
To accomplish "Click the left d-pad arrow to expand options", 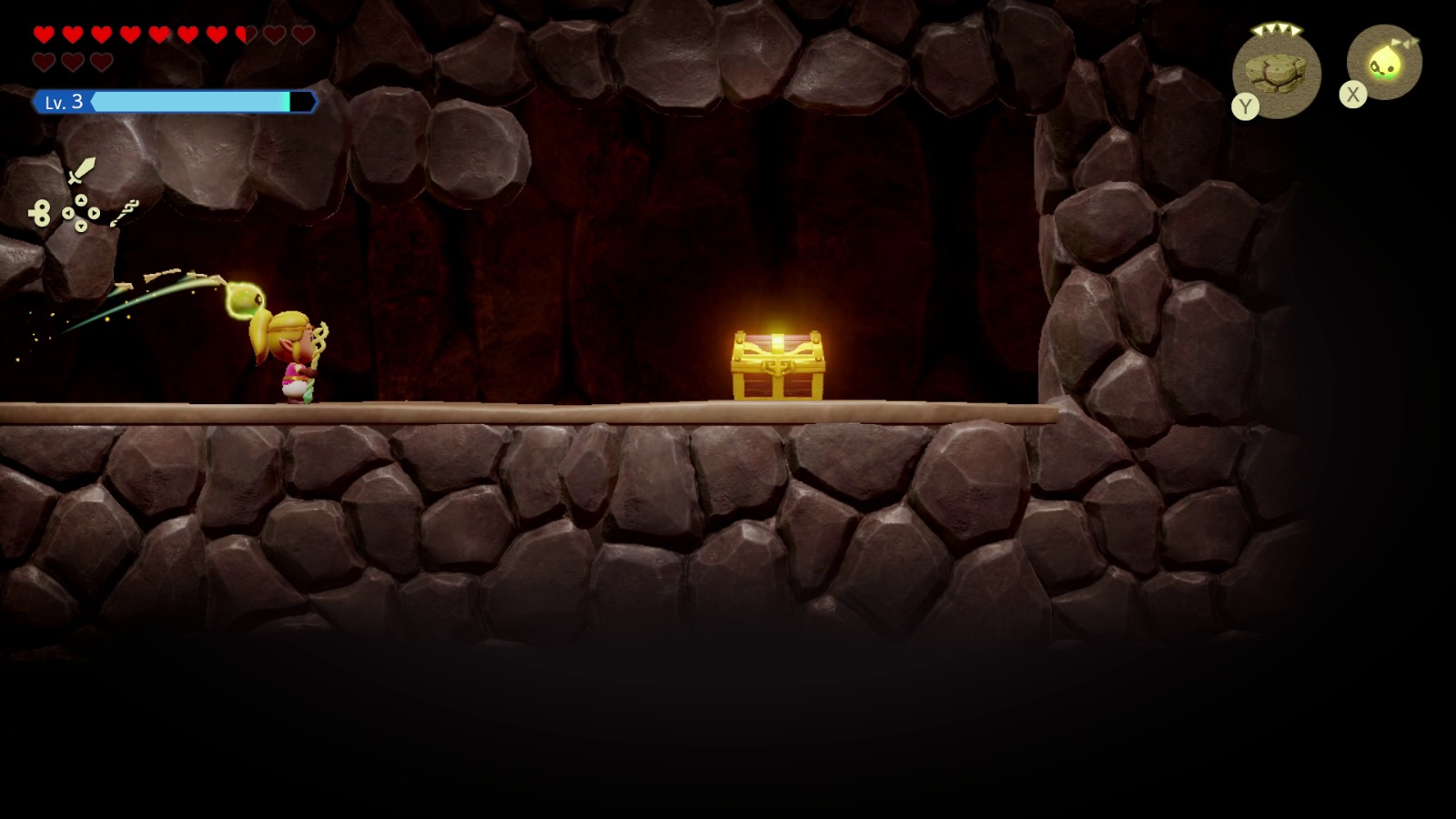I will 69,213.
